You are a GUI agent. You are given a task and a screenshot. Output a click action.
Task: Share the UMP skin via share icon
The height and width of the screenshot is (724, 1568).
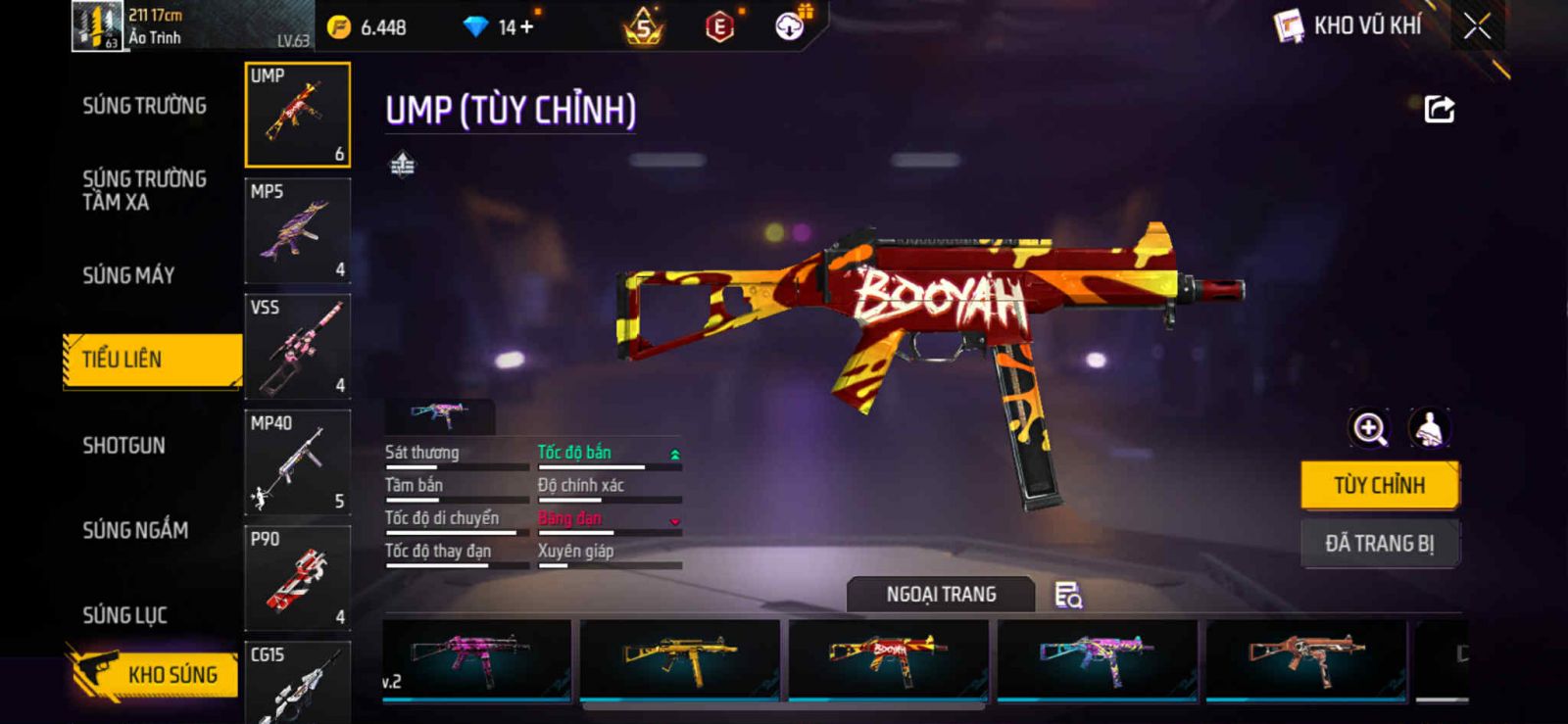tap(1439, 109)
